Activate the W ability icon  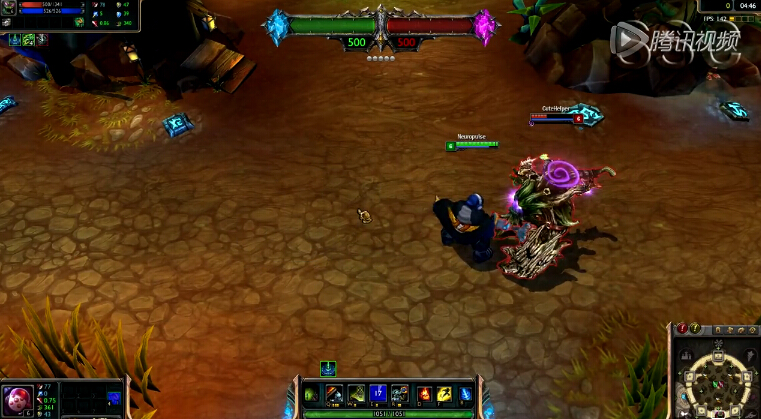[x=356, y=394]
